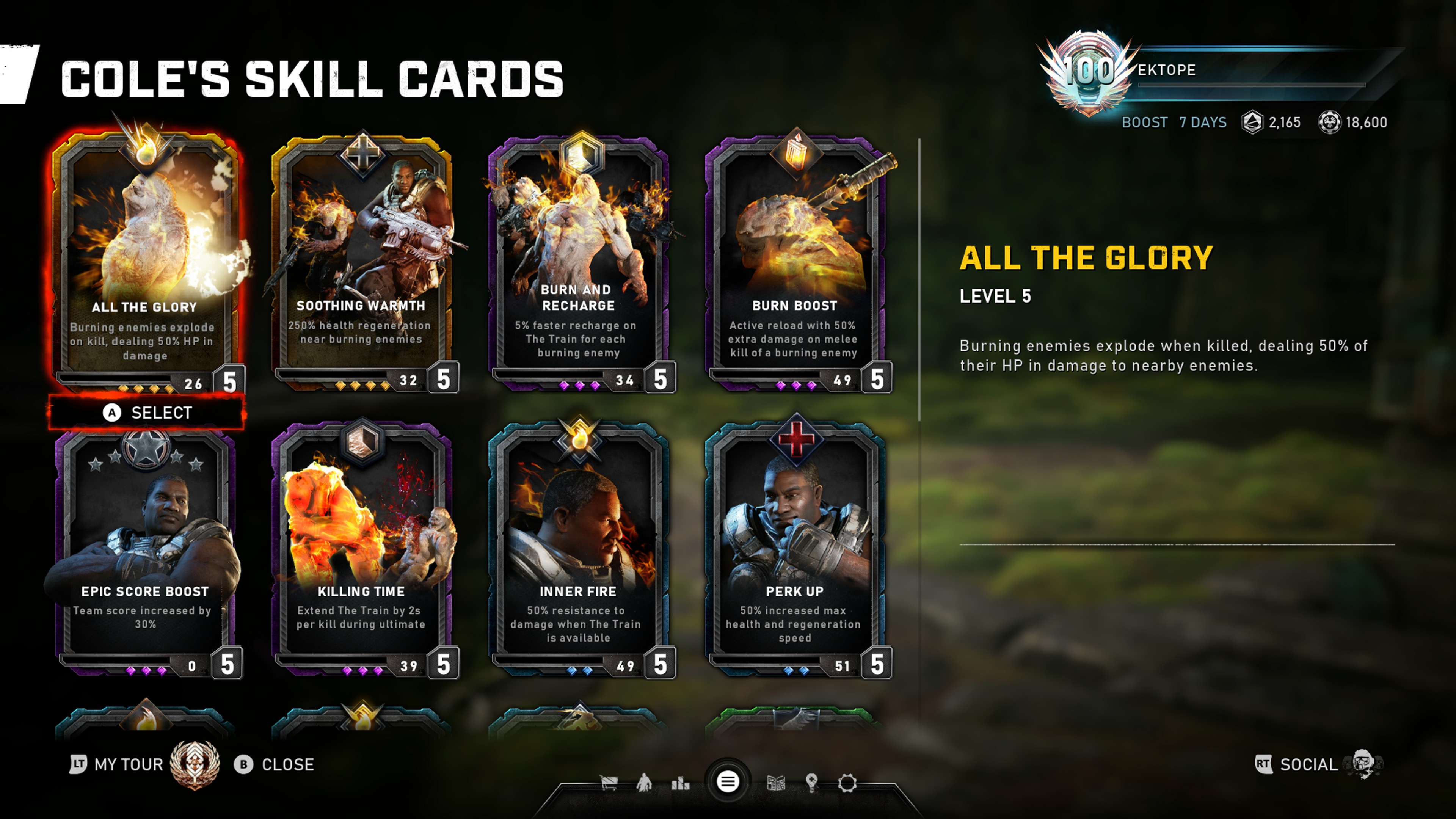Show the stats bar chart icon

pos(680,783)
